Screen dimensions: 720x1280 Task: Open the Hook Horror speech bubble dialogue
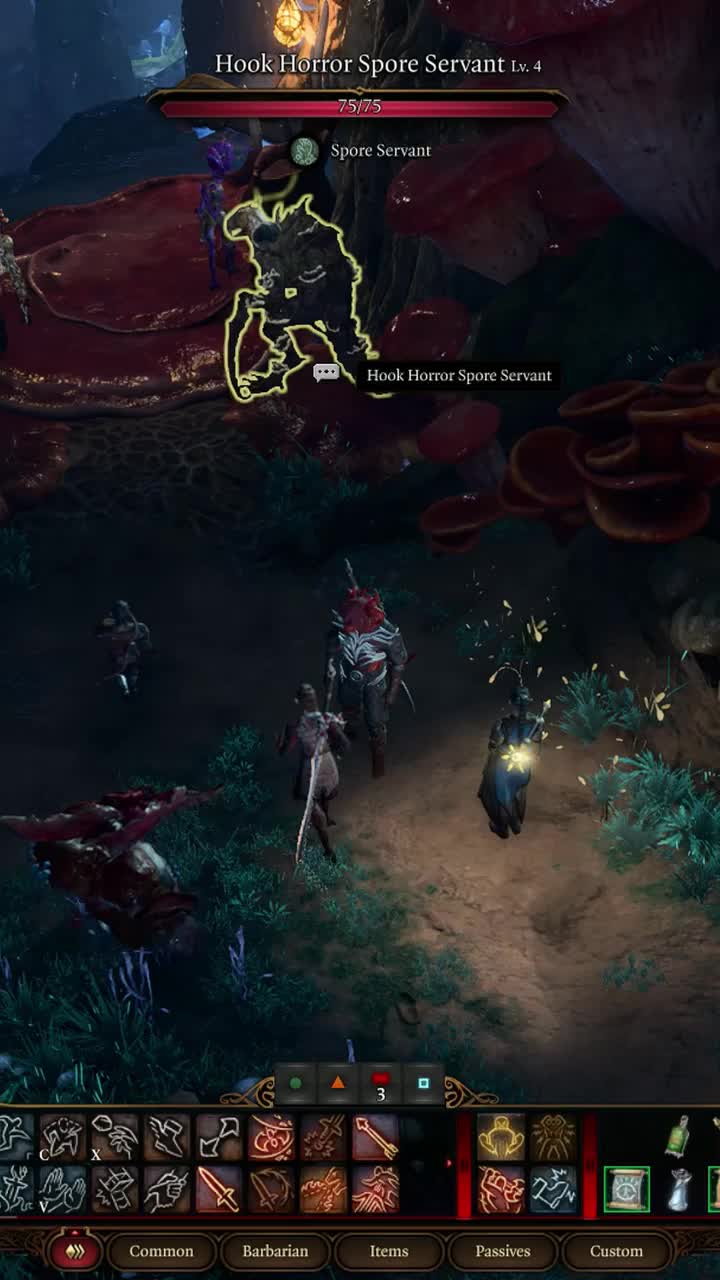(326, 374)
